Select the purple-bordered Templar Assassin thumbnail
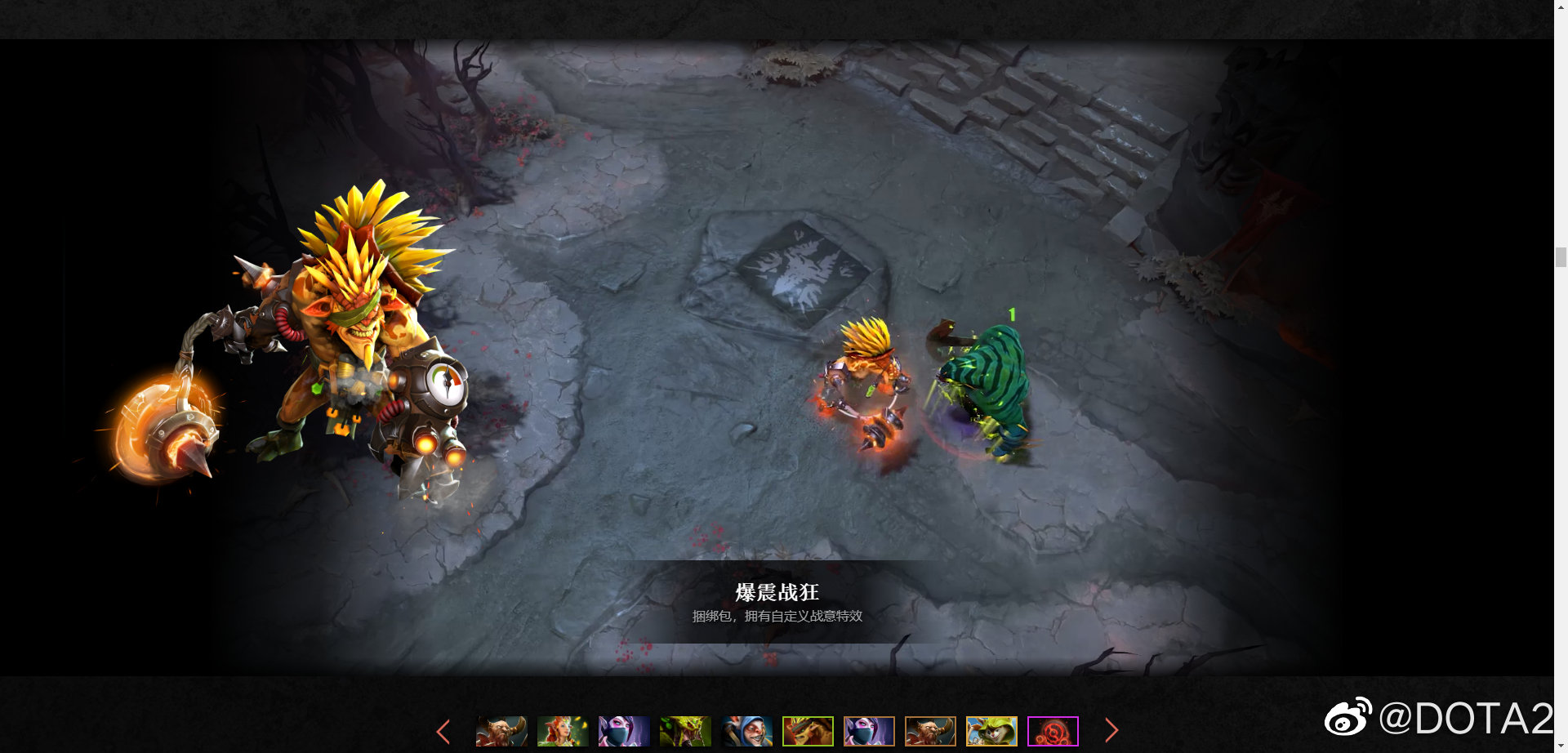Screen dimensions: 1568x753 pyautogui.click(x=868, y=731)
